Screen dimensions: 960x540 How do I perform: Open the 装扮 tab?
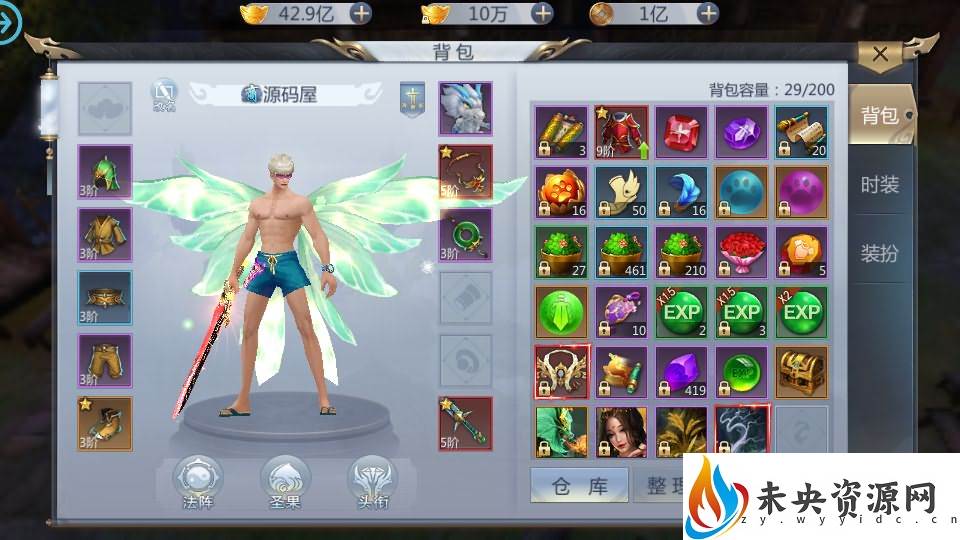tap(879, 253)
